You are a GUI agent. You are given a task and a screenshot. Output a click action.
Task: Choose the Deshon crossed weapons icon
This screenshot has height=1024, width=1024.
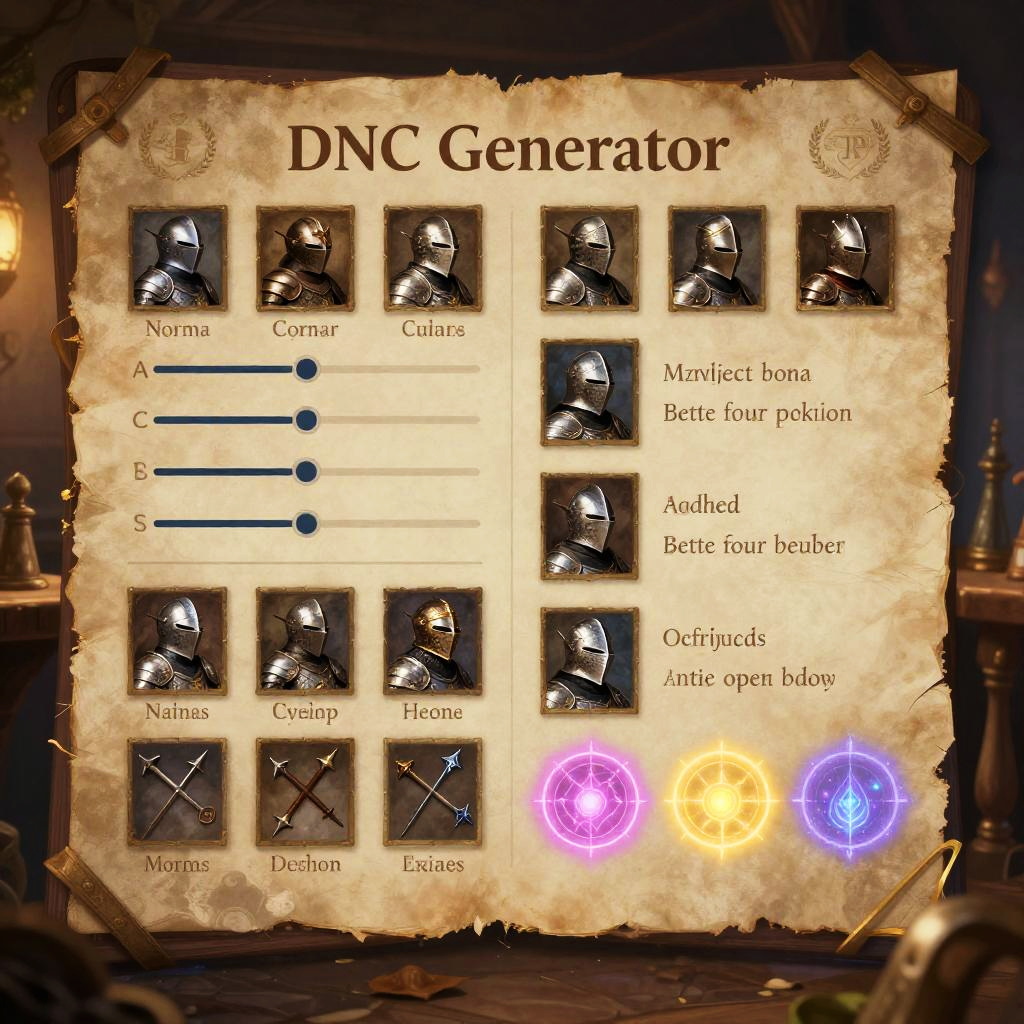[x=305, y=792]
